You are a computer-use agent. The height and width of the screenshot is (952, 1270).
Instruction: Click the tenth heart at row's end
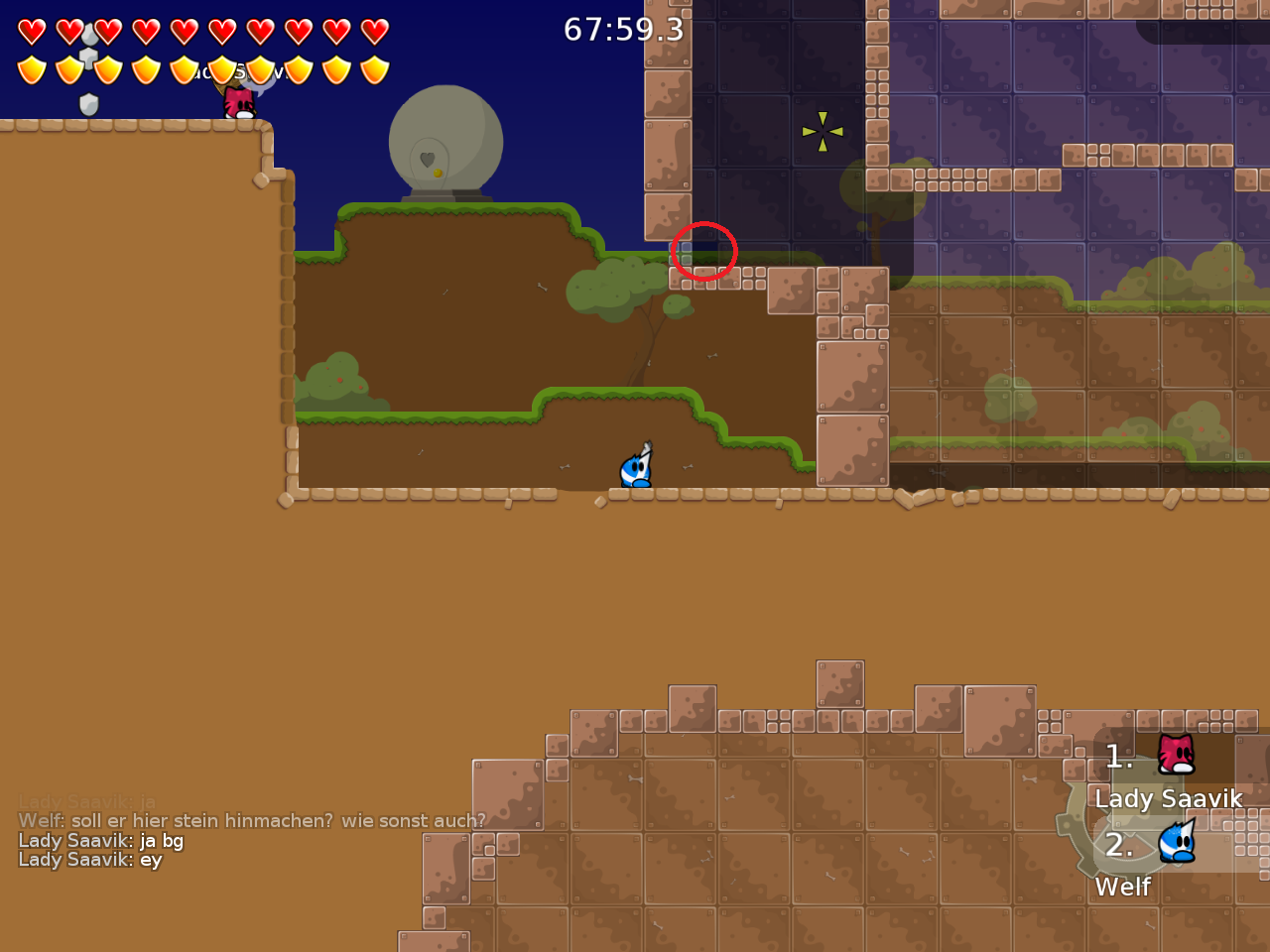click(374, 30)
